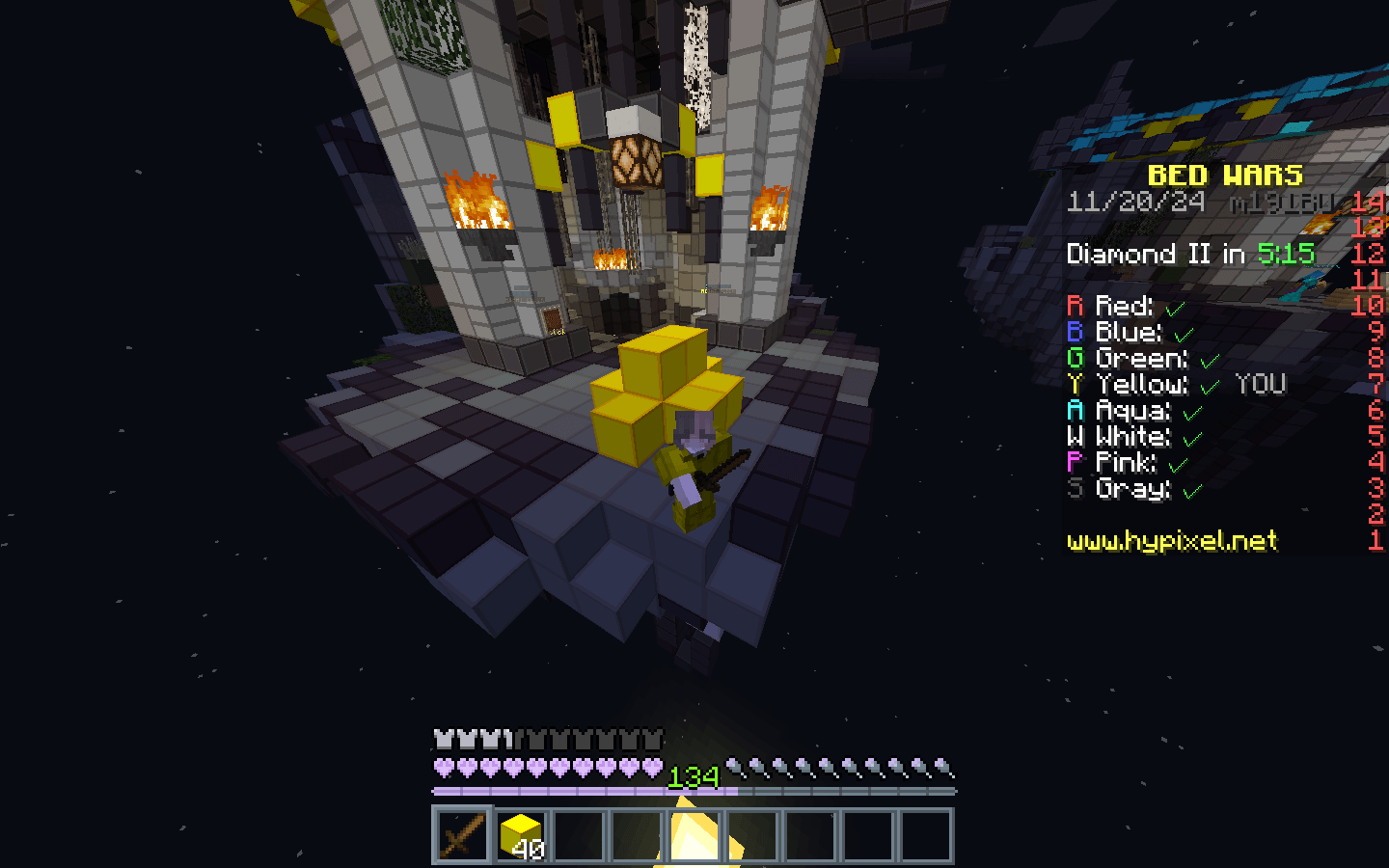Click the Red team letter icon
This screenshot has width=1389, height=868.
click(x=1076, y=306)
